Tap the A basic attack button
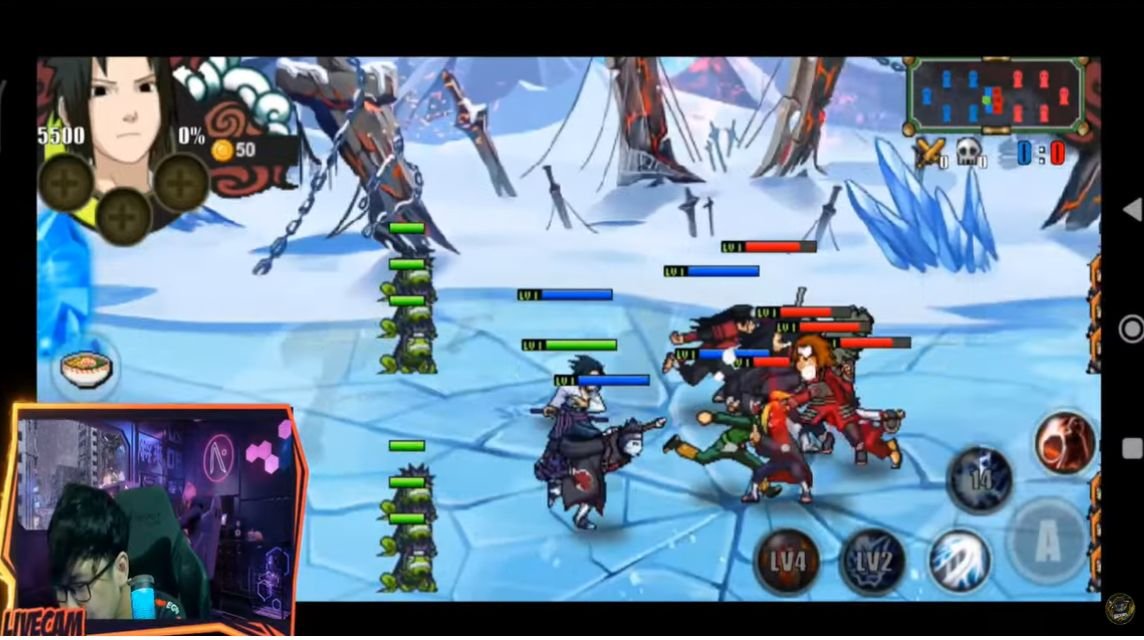 1046,541
